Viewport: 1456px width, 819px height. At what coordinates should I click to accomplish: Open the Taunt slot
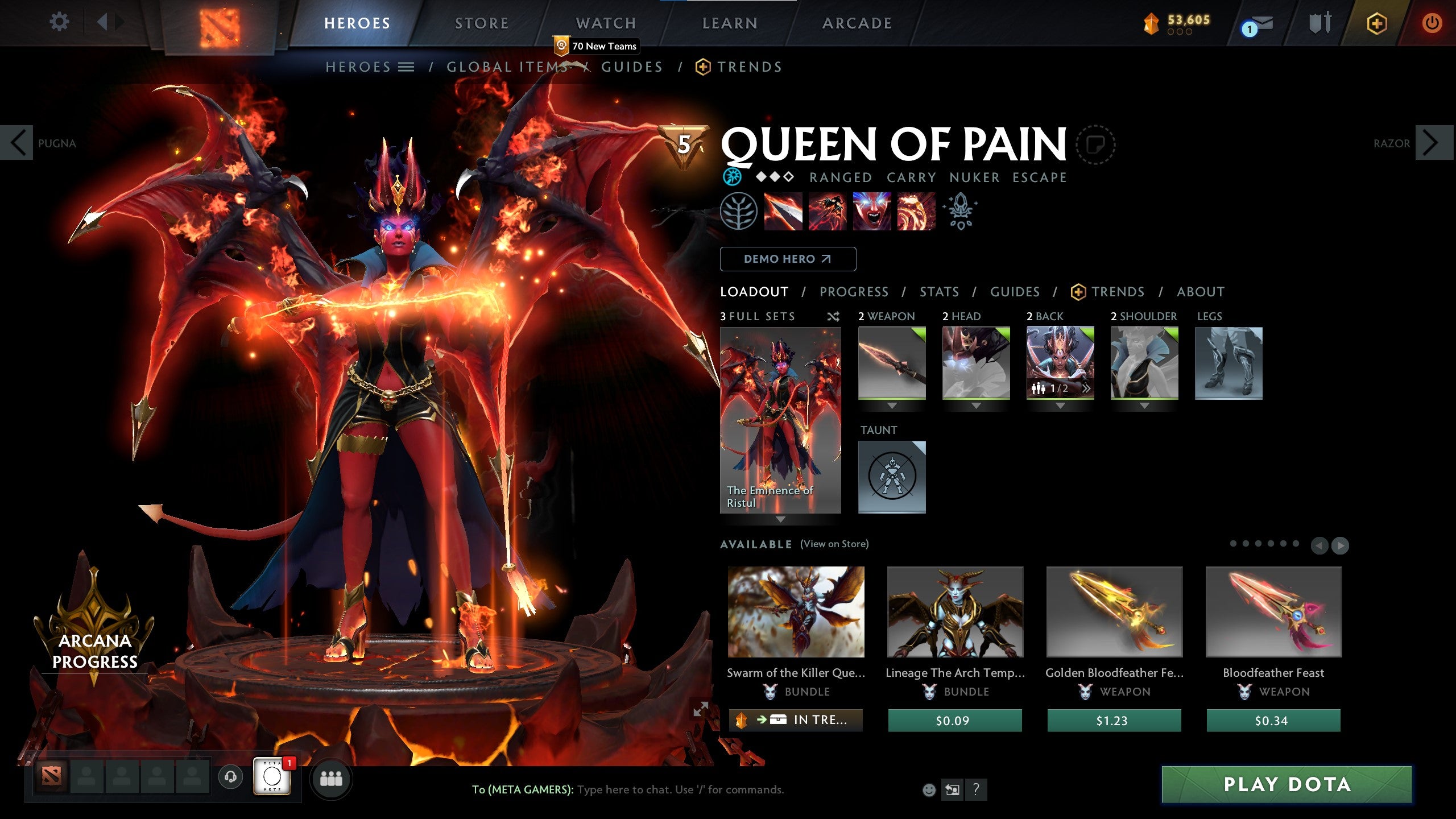[891, 477]
